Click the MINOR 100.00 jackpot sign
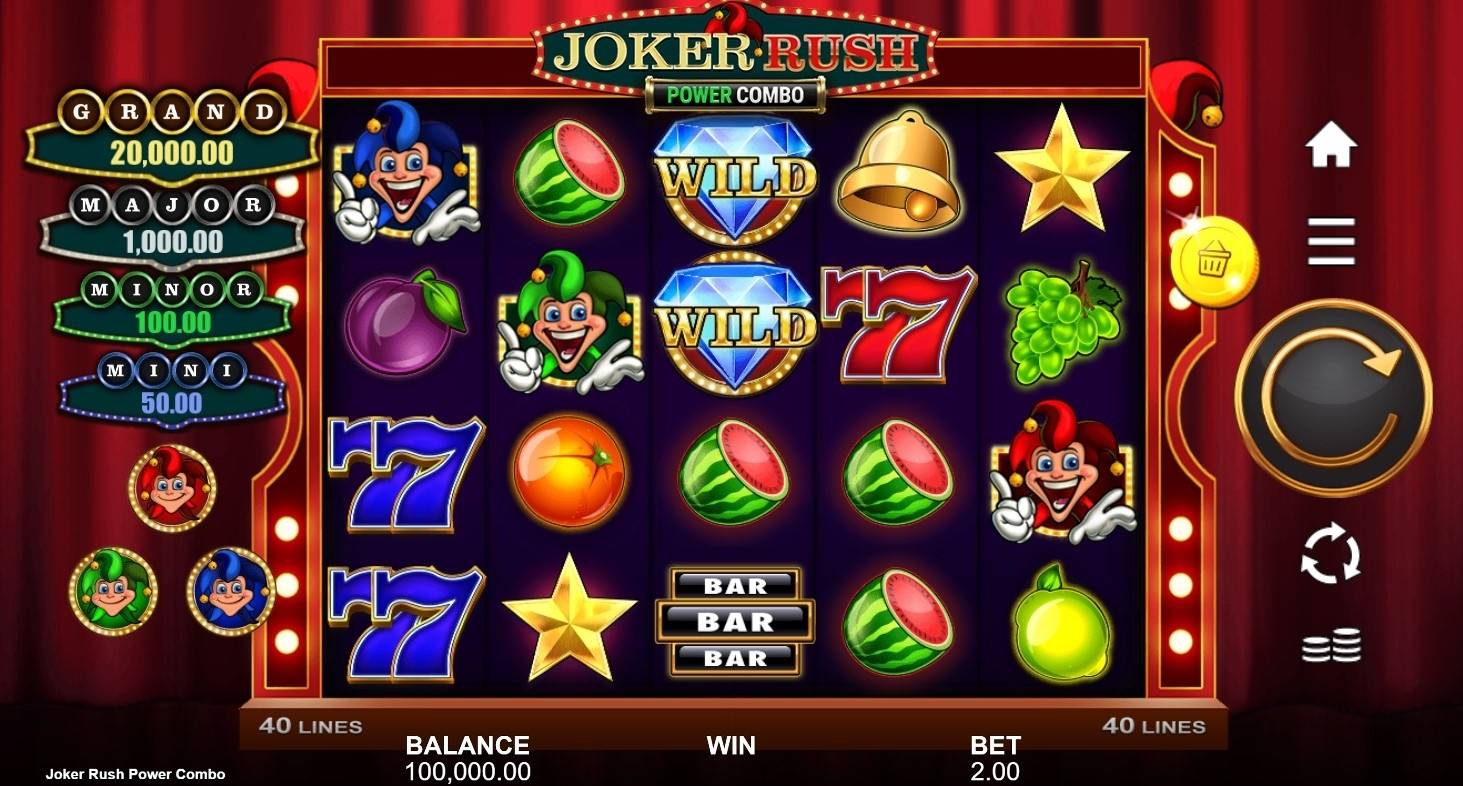The width and height of the screenshot is (1463, 786). click(x=170, y=303)
